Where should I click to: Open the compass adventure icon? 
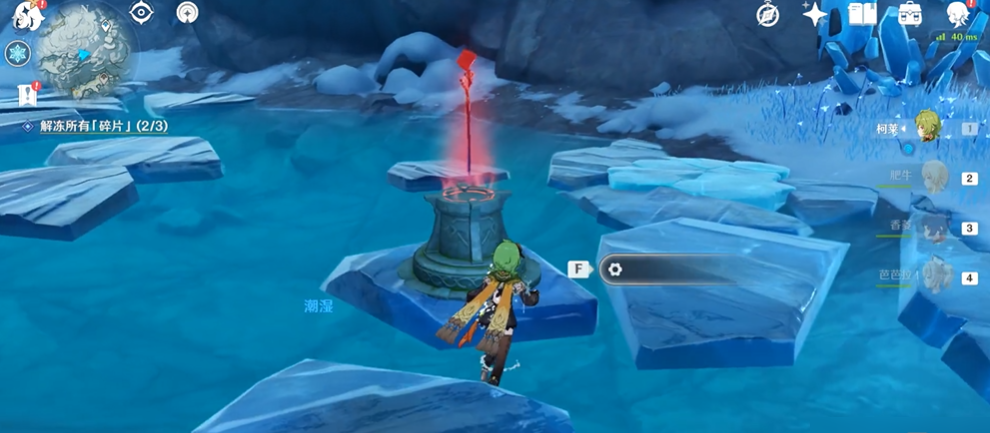point(768,15)
